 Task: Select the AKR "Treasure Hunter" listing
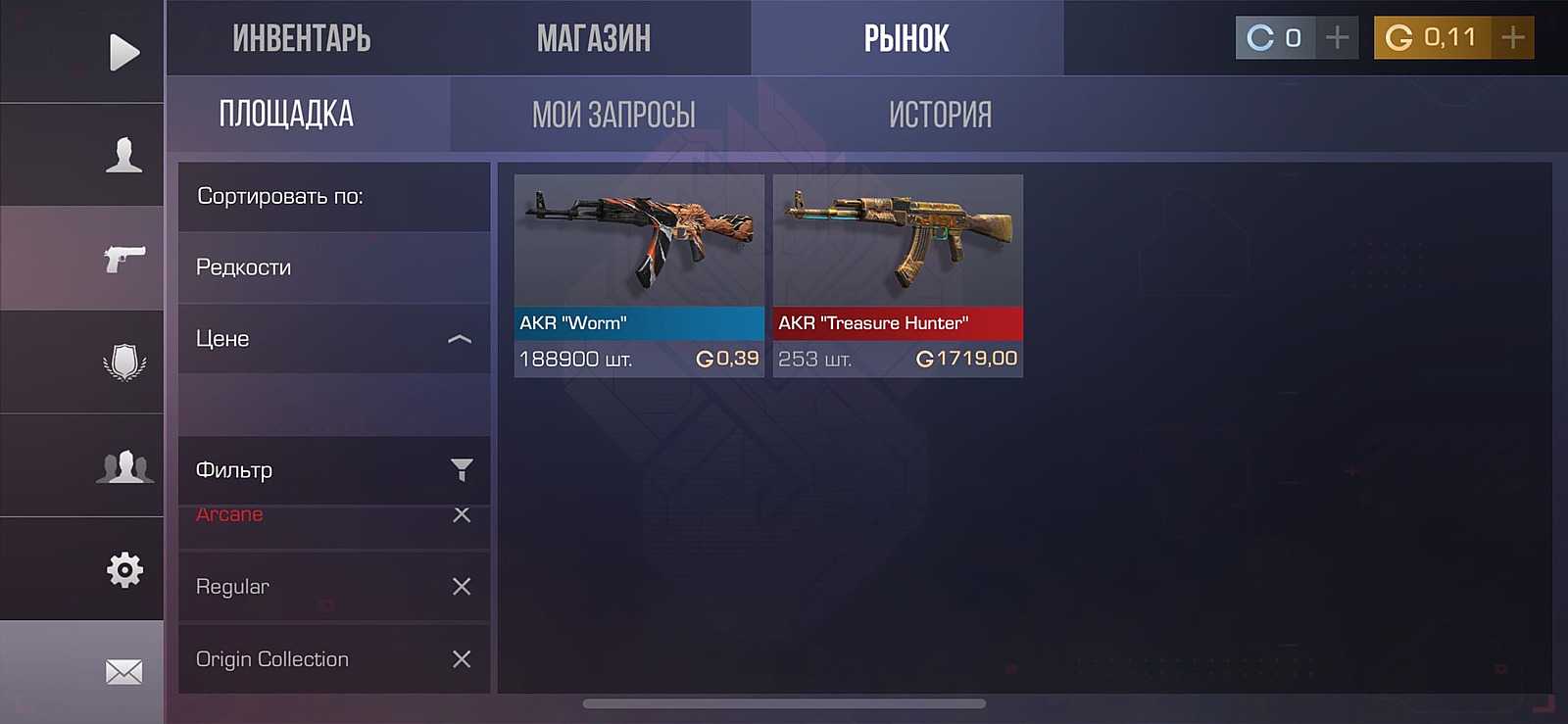pyautogui.click(x=898, y=275)
